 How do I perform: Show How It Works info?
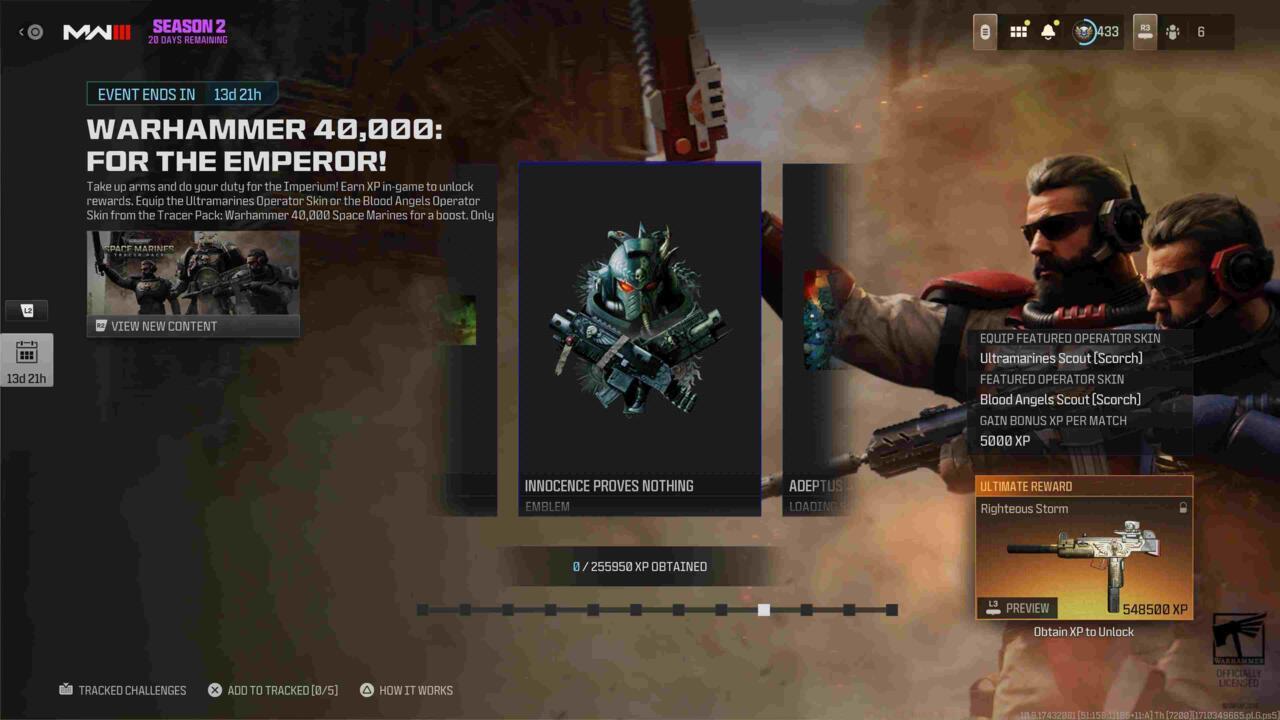pyautogui.click(x=406, y=690)
